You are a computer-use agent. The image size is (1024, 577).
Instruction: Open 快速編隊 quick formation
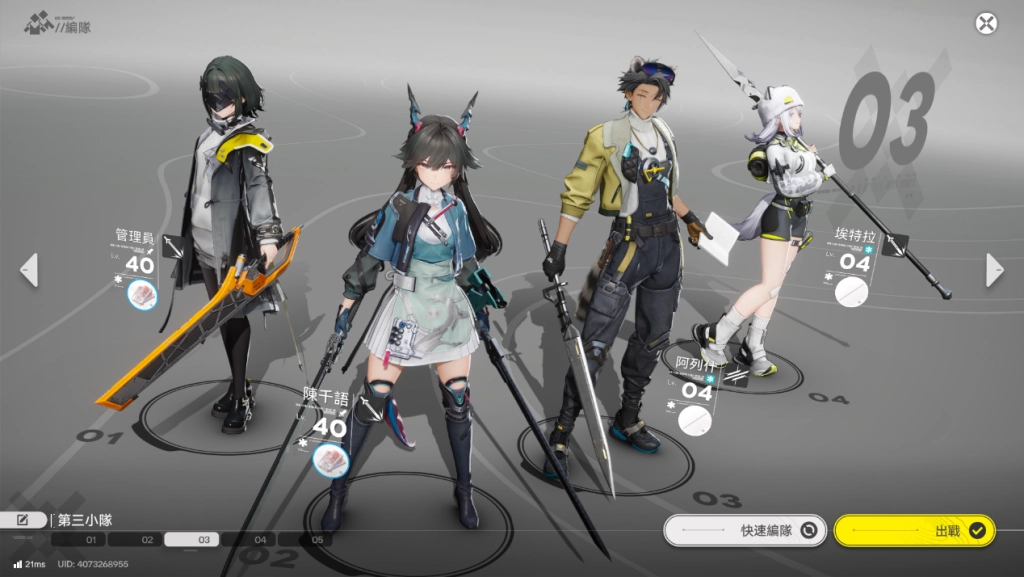[745, 531]
